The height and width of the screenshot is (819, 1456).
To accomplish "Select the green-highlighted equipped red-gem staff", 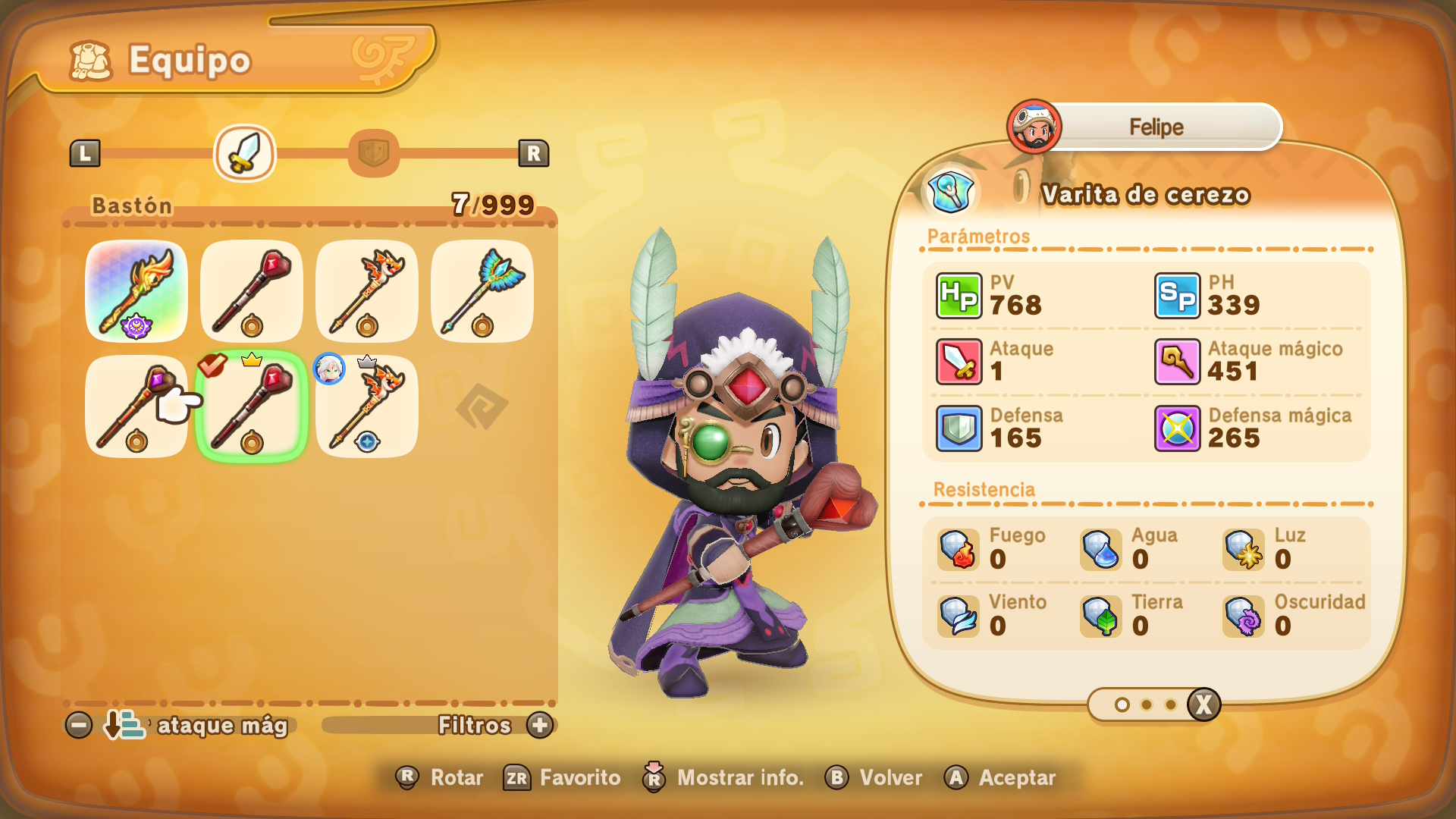I will pyautogui.click(x=252, y=406).
